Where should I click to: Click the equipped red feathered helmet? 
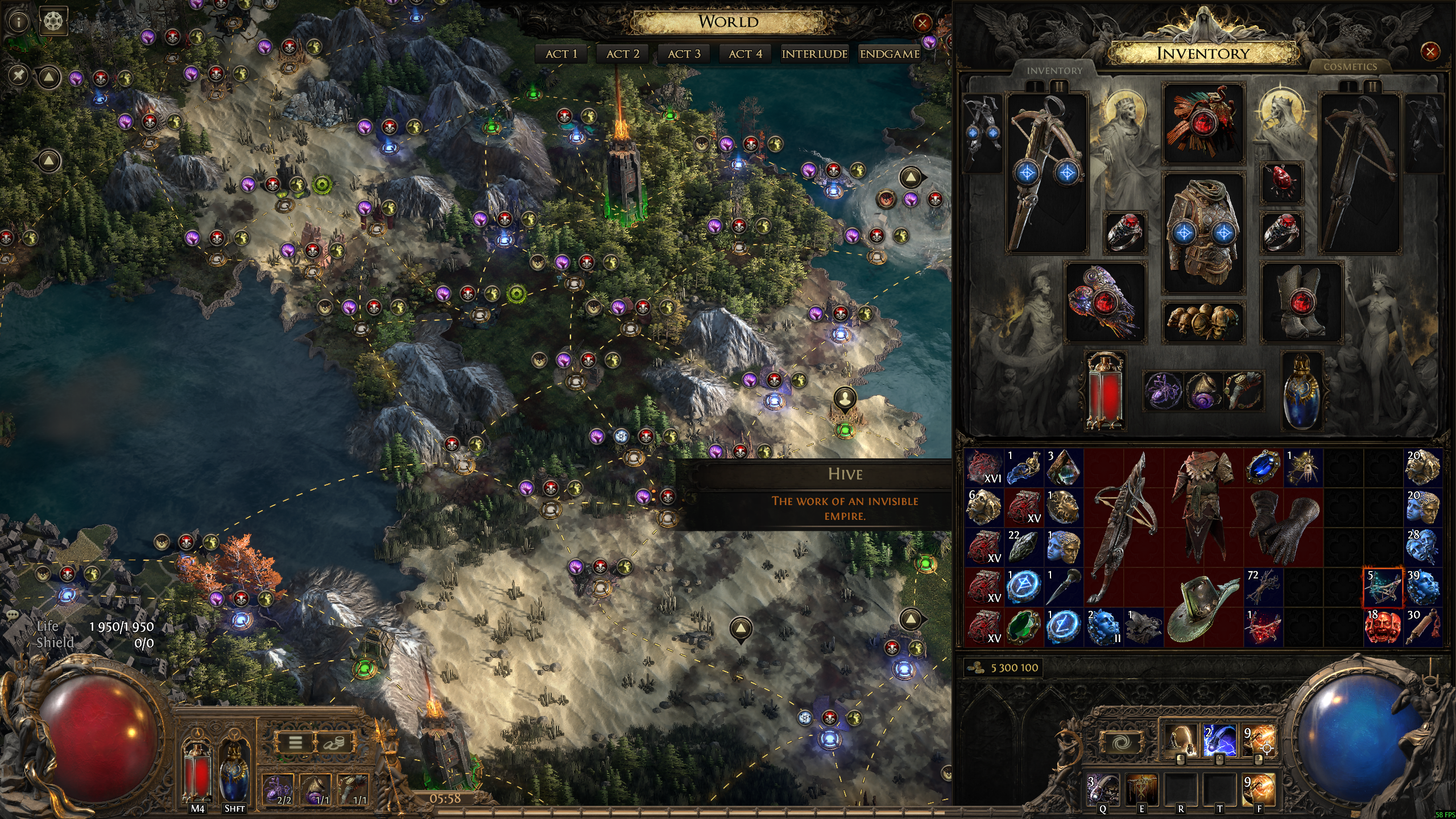tap(1203, 123)
